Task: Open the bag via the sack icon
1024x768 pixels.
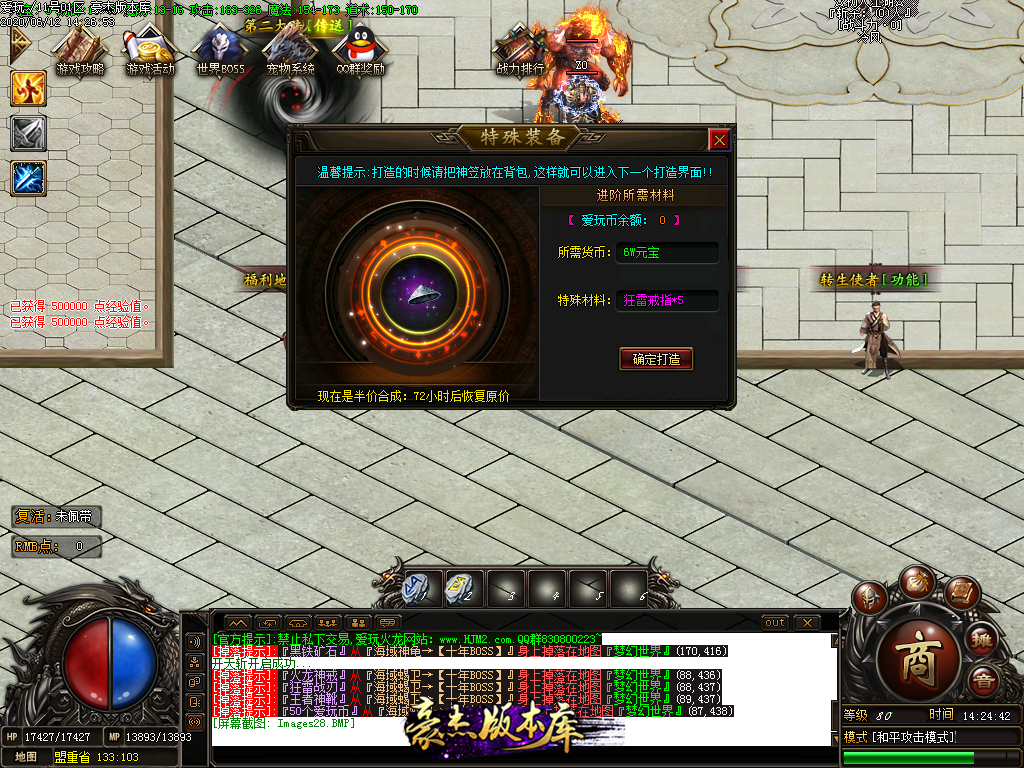Action: point(916,583)
